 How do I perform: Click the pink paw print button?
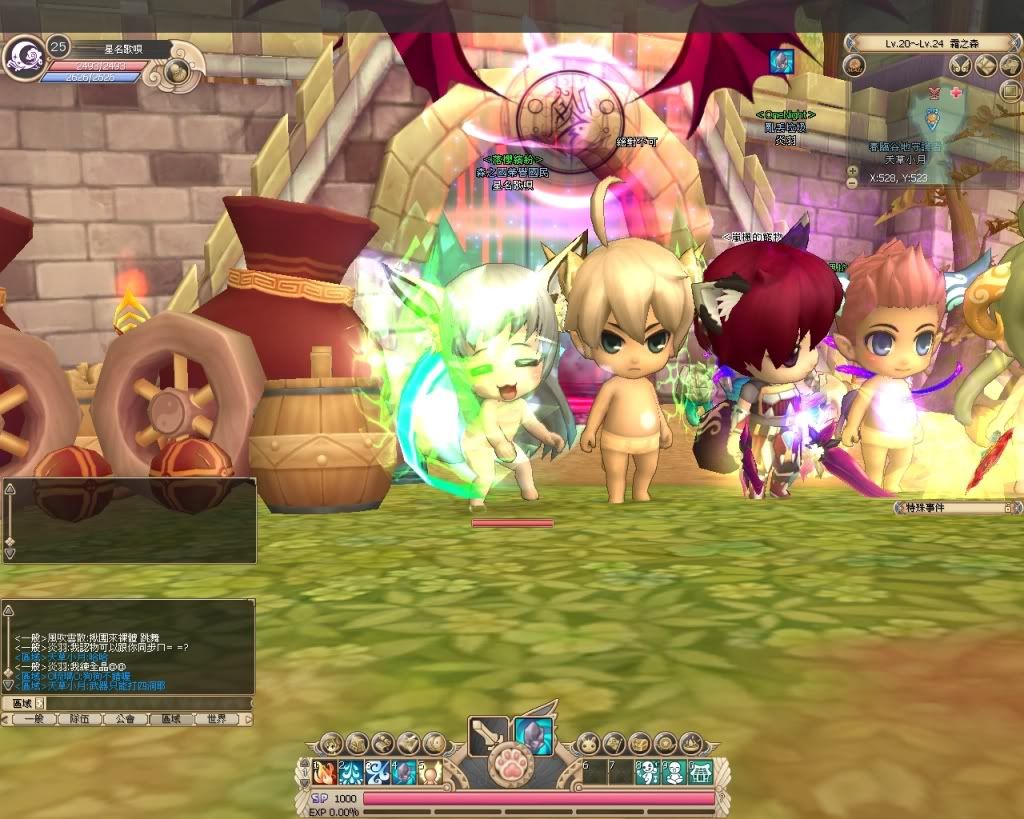(x=511, y=768)
